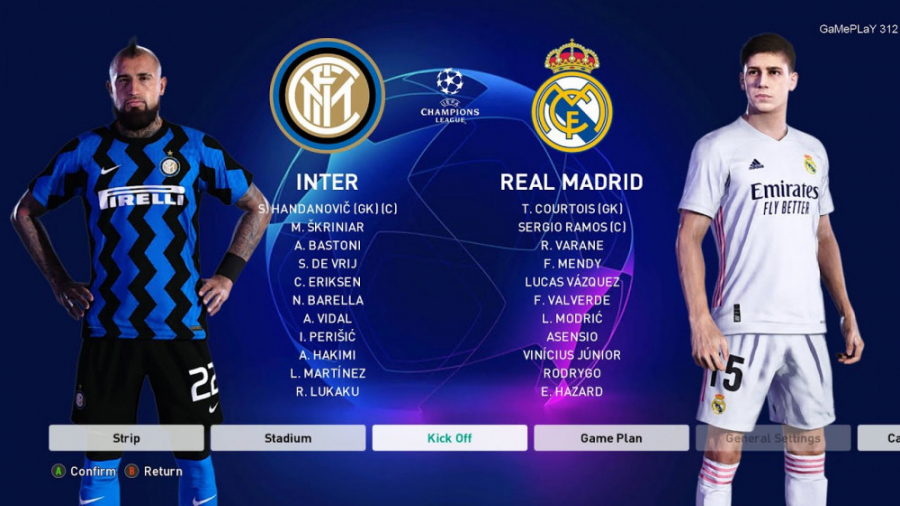The height and width of the screenshot is (506, 900).
Task: Open the Strip menu option
Action: [x=126, y=438]
